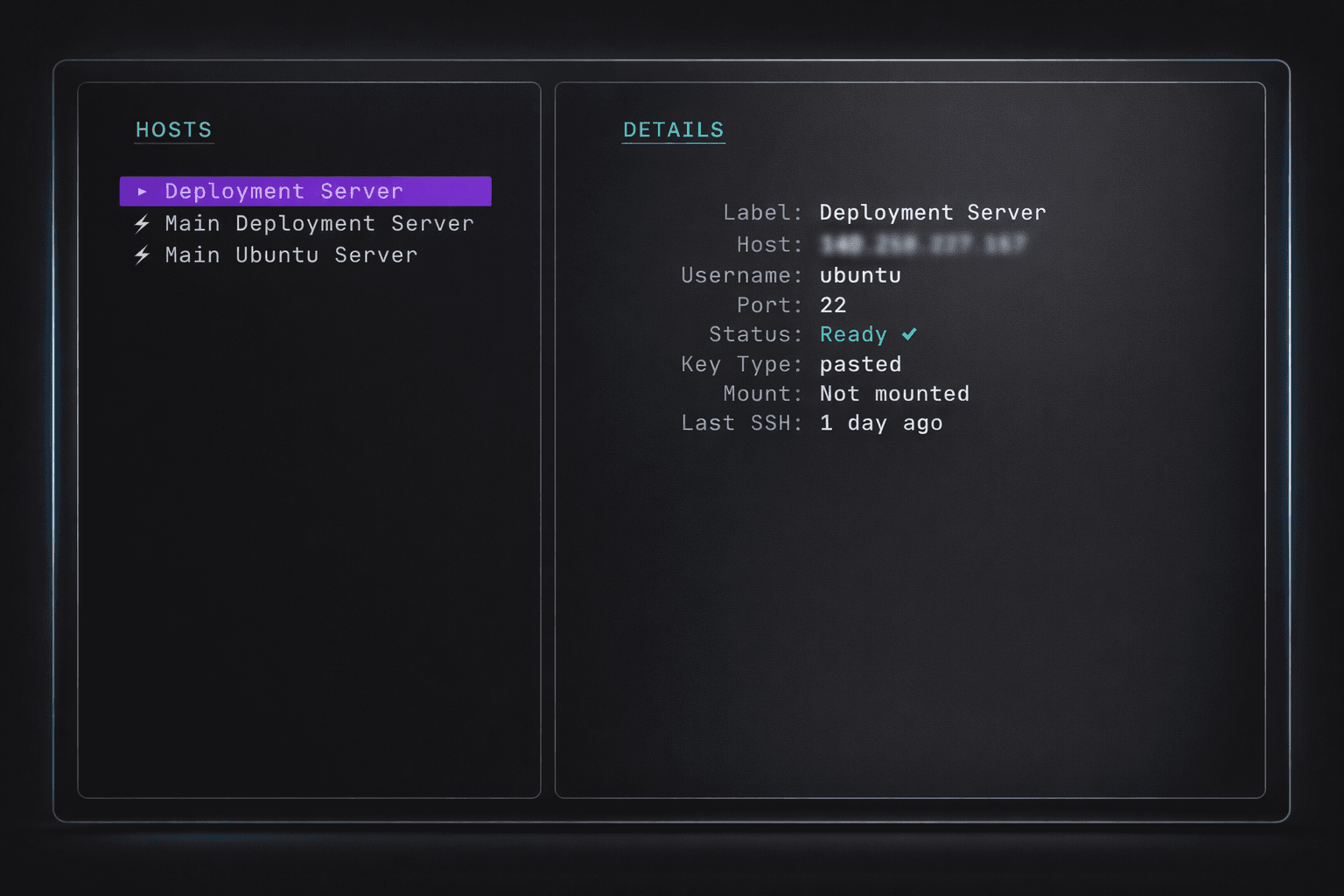
Task: Click the arrow marker on Deployment Server entry
Action: [141, 191]
